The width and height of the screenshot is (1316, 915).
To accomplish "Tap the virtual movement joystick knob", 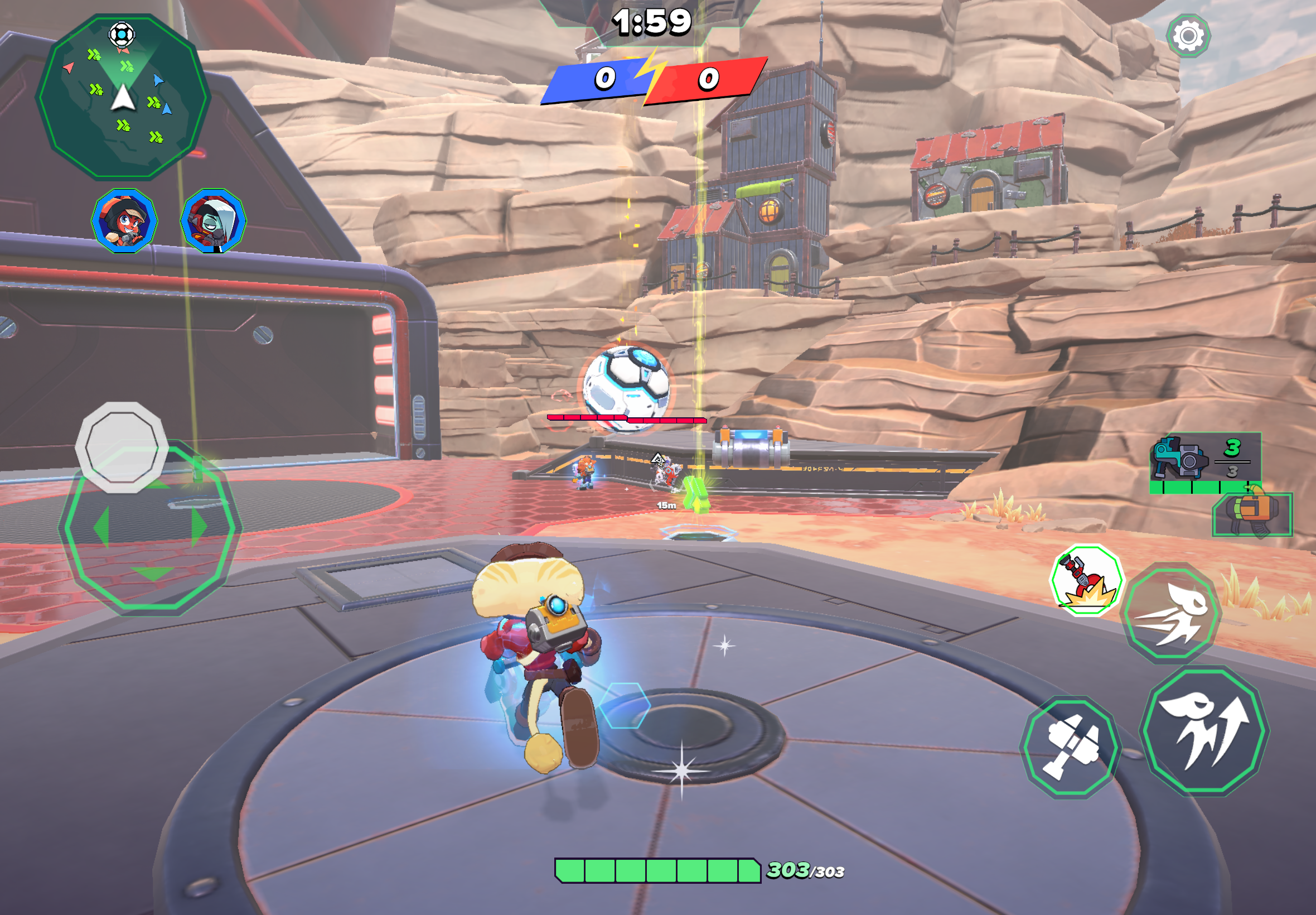I will [122, 446].
